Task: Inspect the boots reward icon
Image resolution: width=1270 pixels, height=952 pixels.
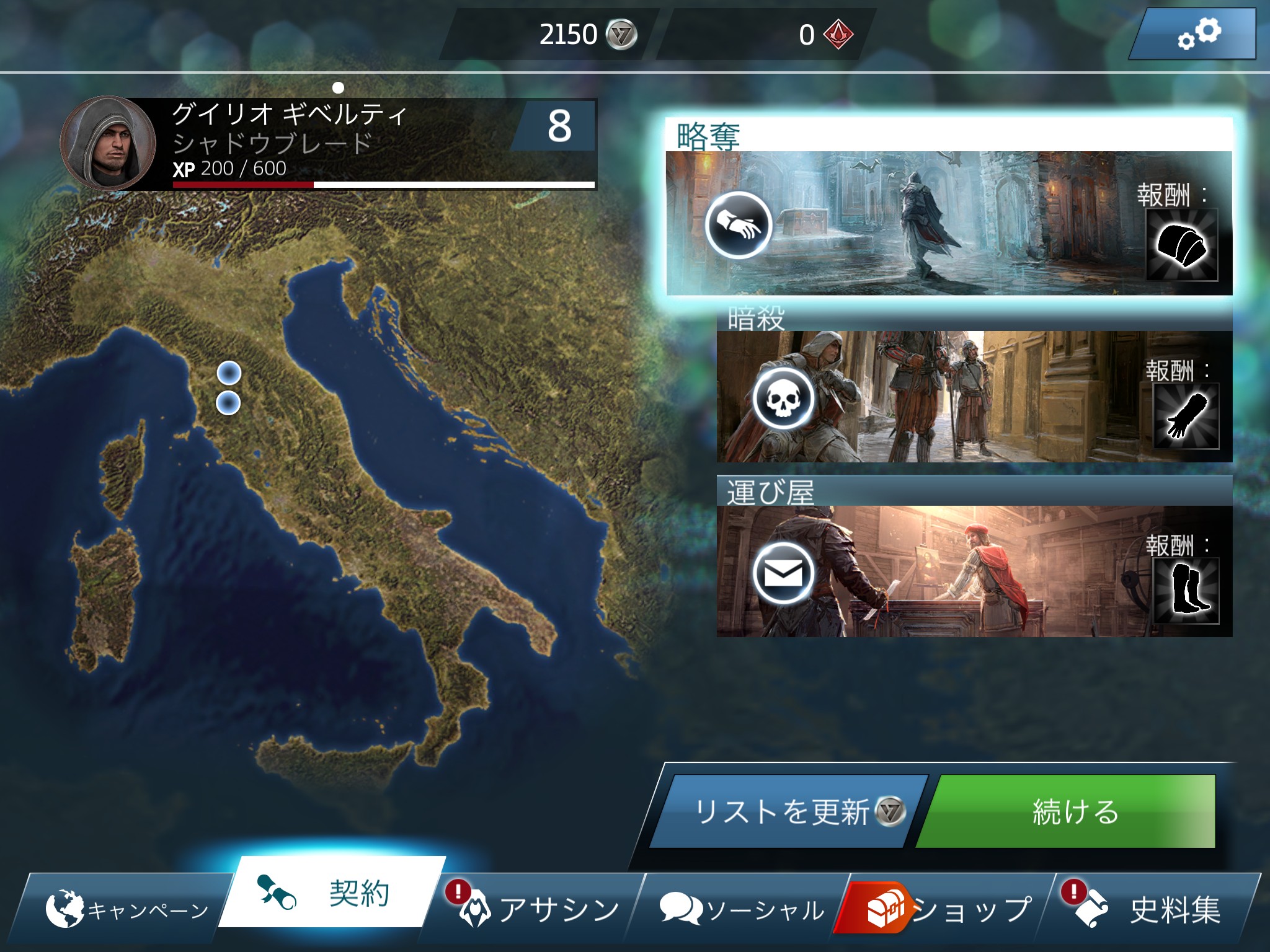Action: coord(1186,591)
